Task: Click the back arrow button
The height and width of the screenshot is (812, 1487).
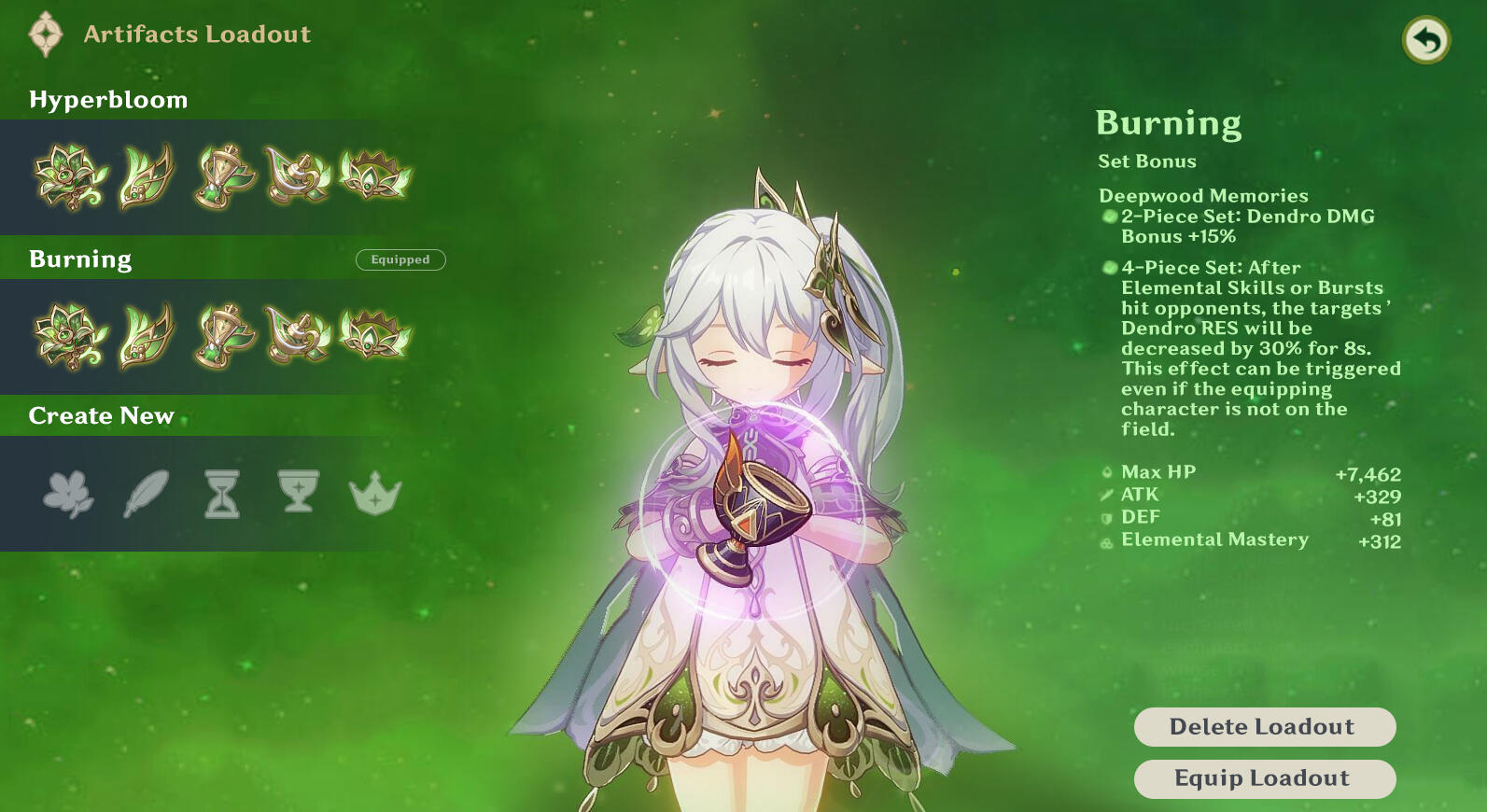Action: click(1425, 40)
